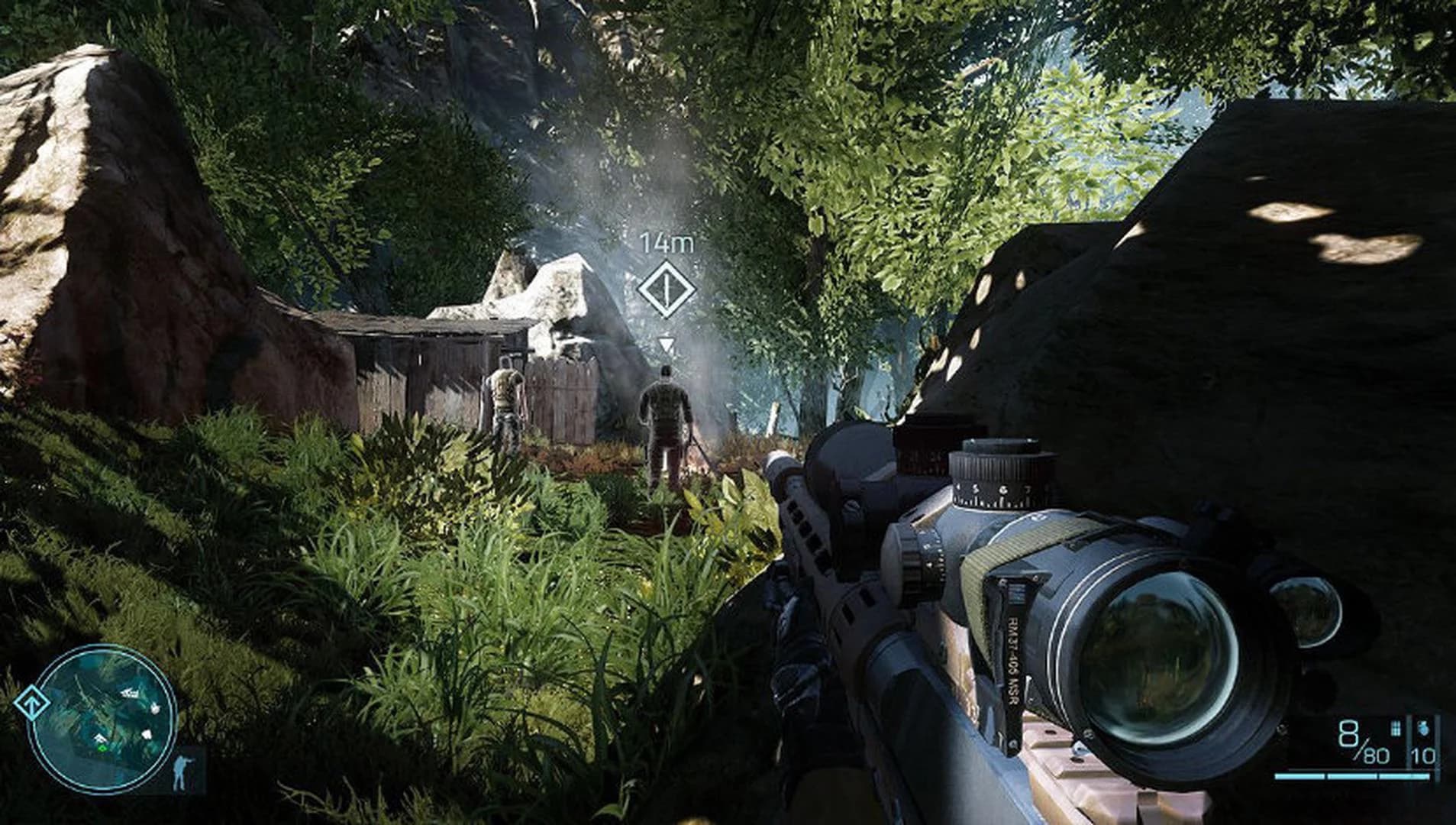Click the crouching soldier stance icon near minimap

[180, 773]
